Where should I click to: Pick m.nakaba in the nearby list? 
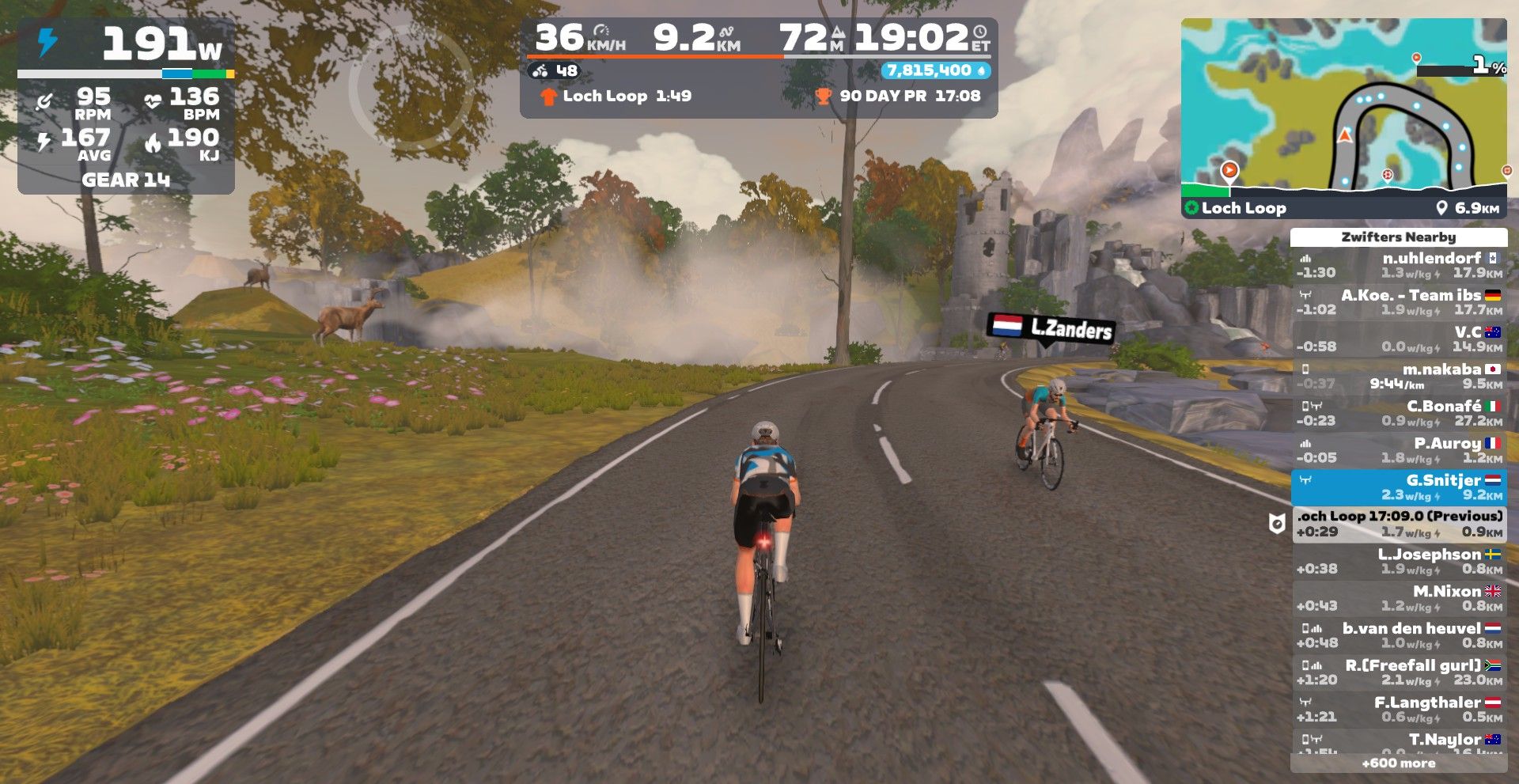1398,377
